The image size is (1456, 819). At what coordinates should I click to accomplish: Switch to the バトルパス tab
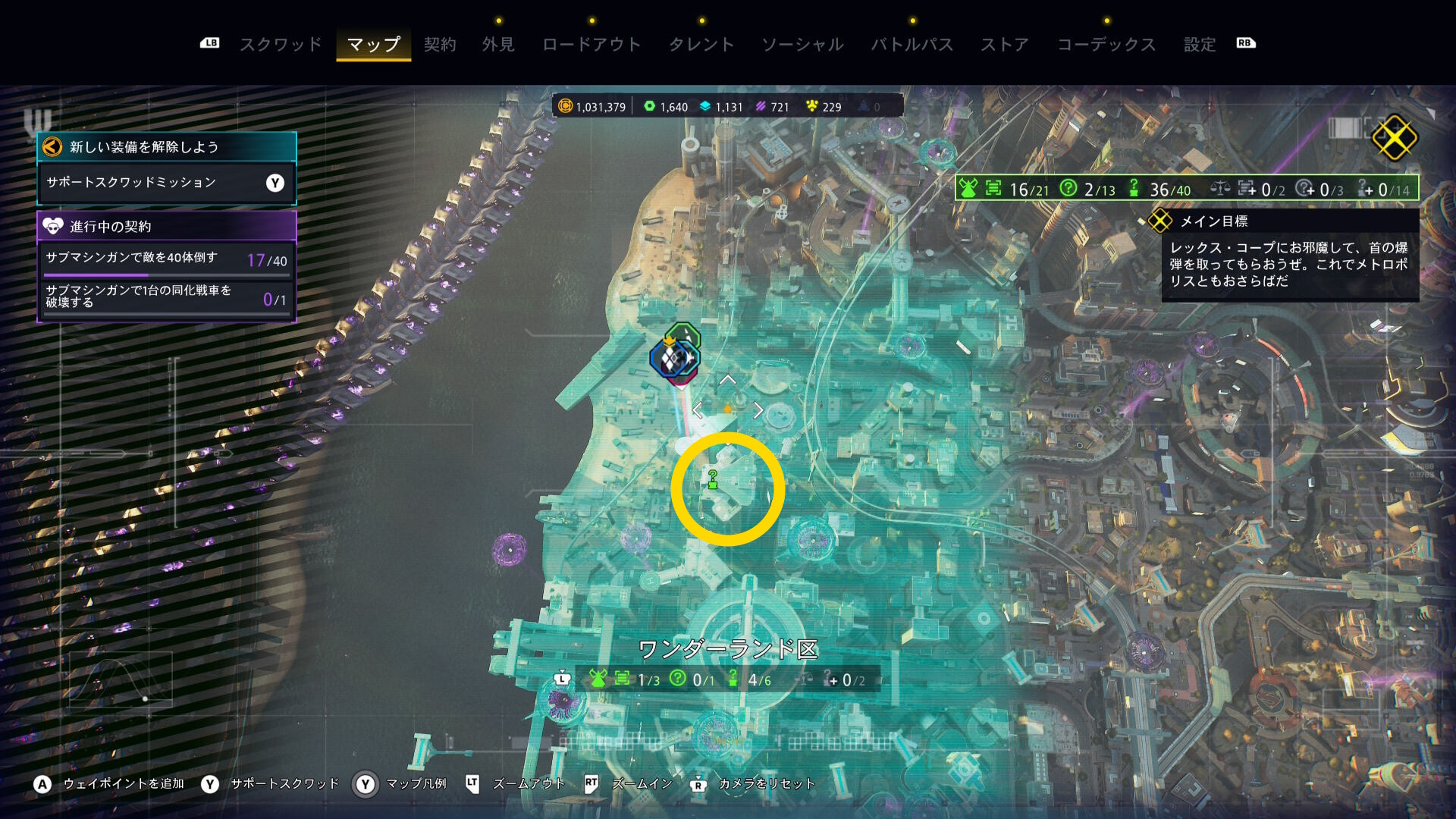912,45
